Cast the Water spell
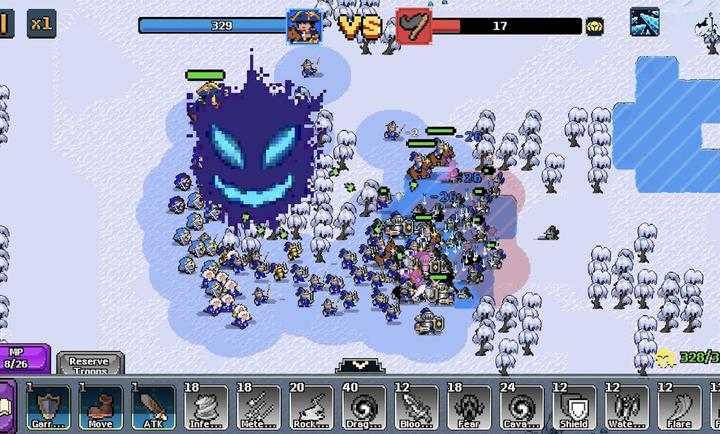 (627, 407)
